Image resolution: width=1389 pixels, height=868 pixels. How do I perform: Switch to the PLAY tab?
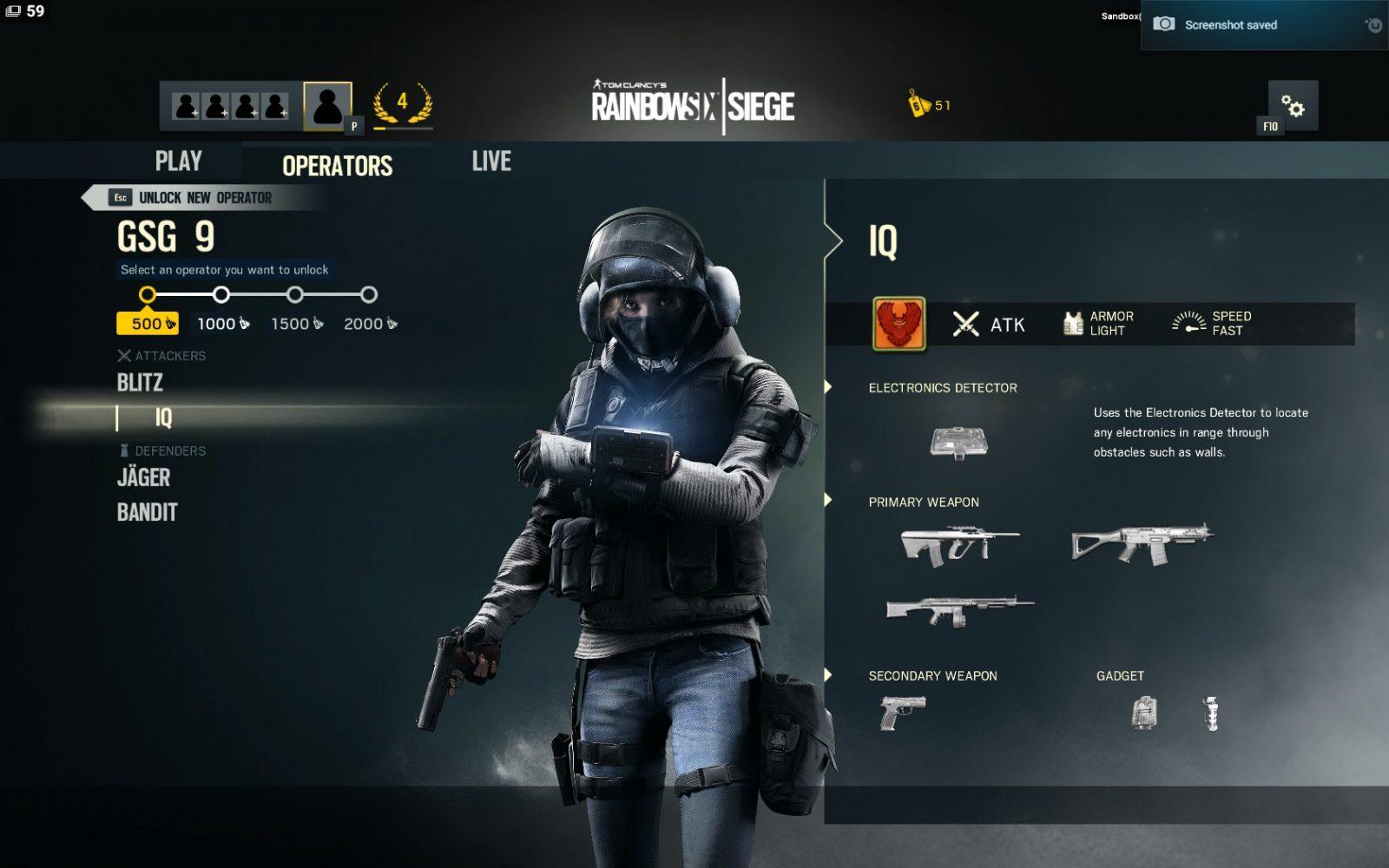[x=178, y=161]
